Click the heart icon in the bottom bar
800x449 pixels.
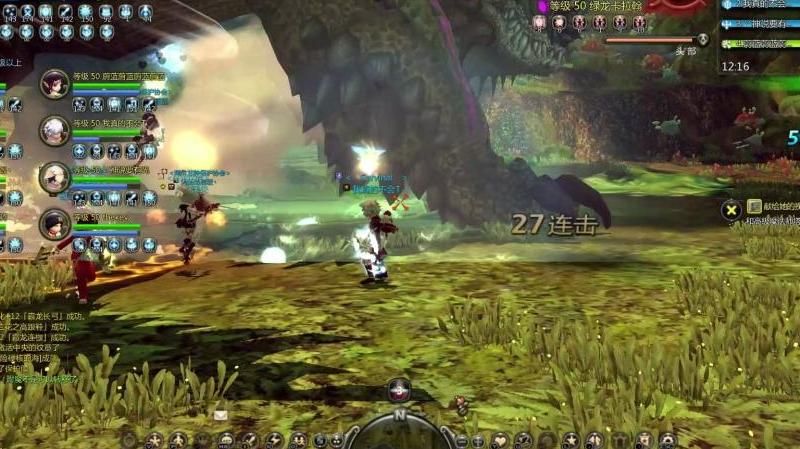tap(499, 440)
